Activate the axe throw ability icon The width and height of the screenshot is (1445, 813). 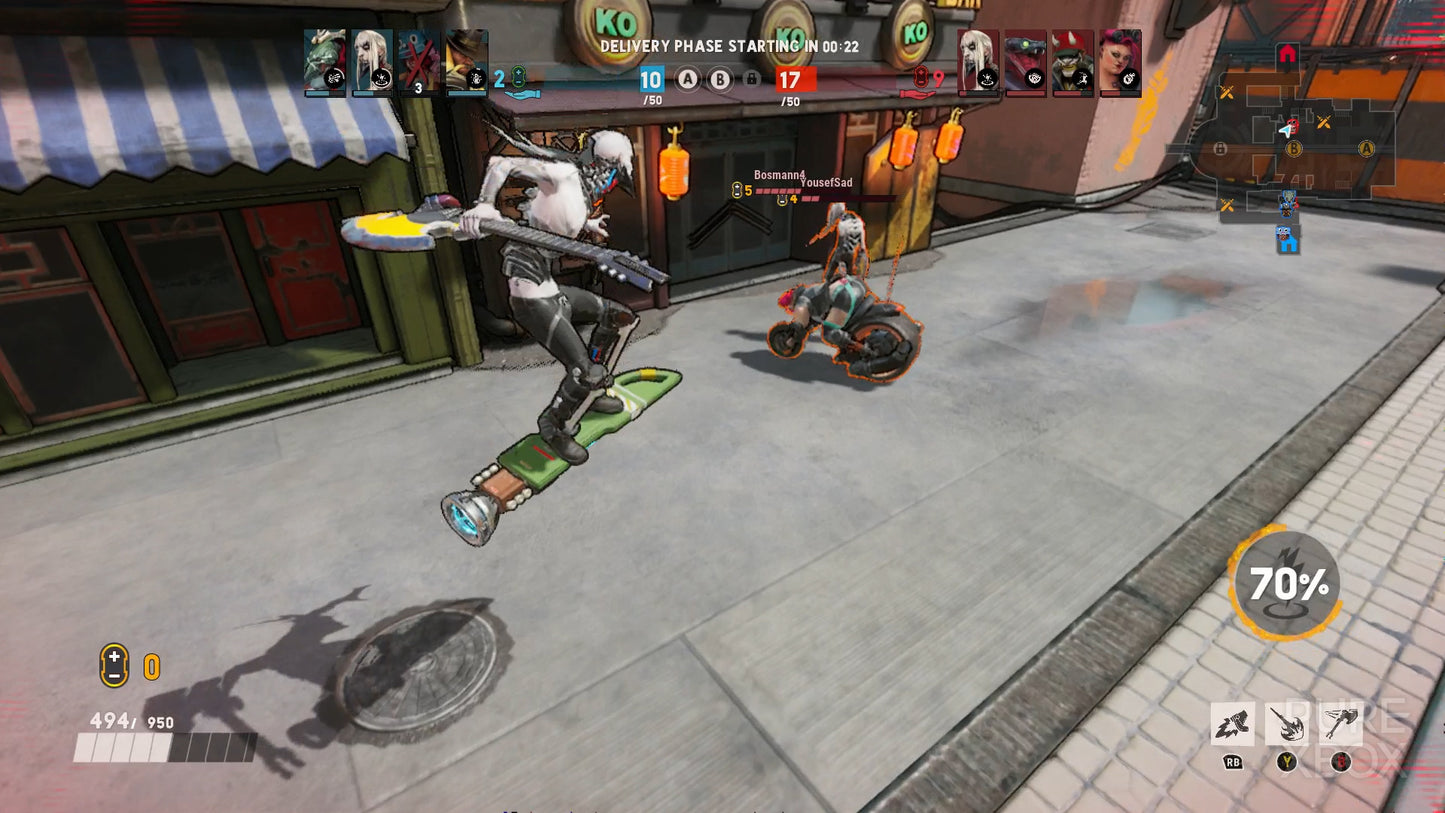1340,723
